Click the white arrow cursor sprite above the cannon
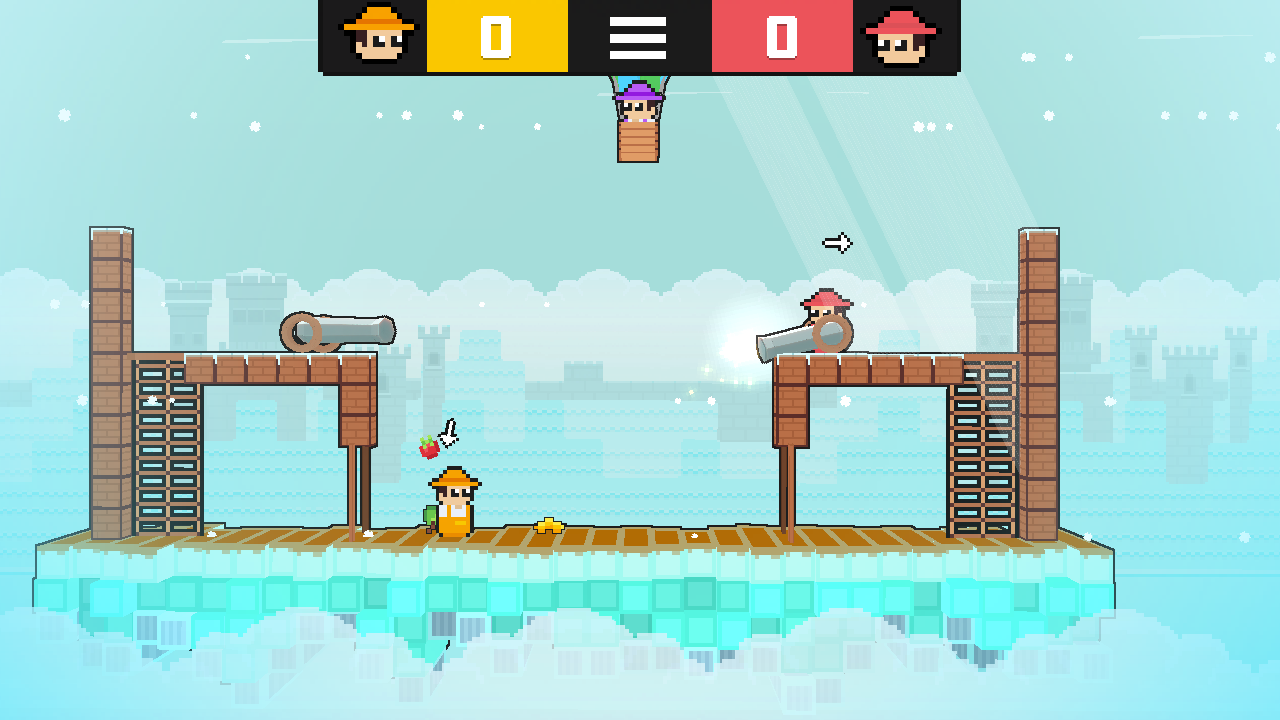 [x=836, y=241]
